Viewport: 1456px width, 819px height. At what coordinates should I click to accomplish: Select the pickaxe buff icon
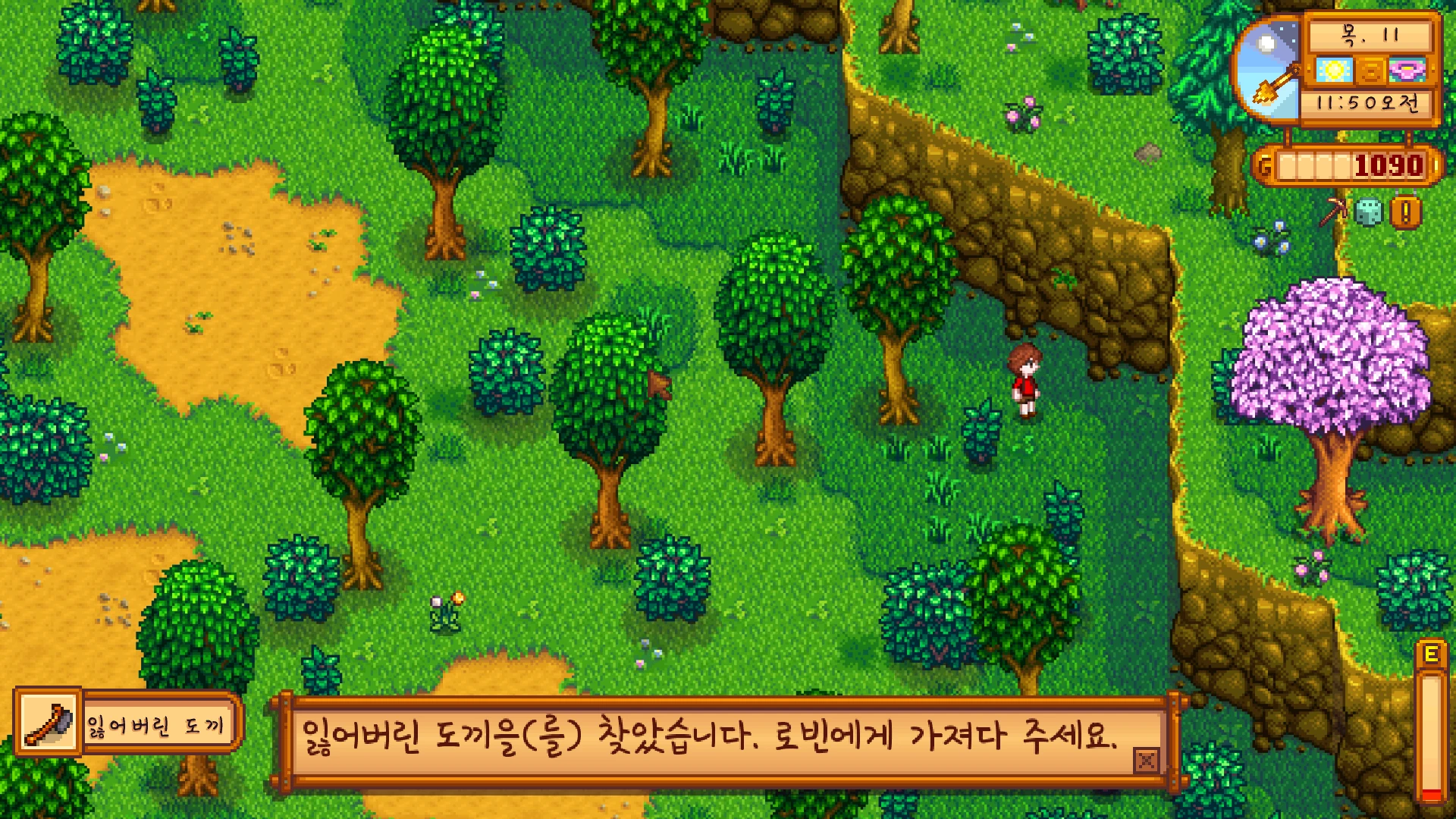pyautogui.click(x=1333, y=212)
